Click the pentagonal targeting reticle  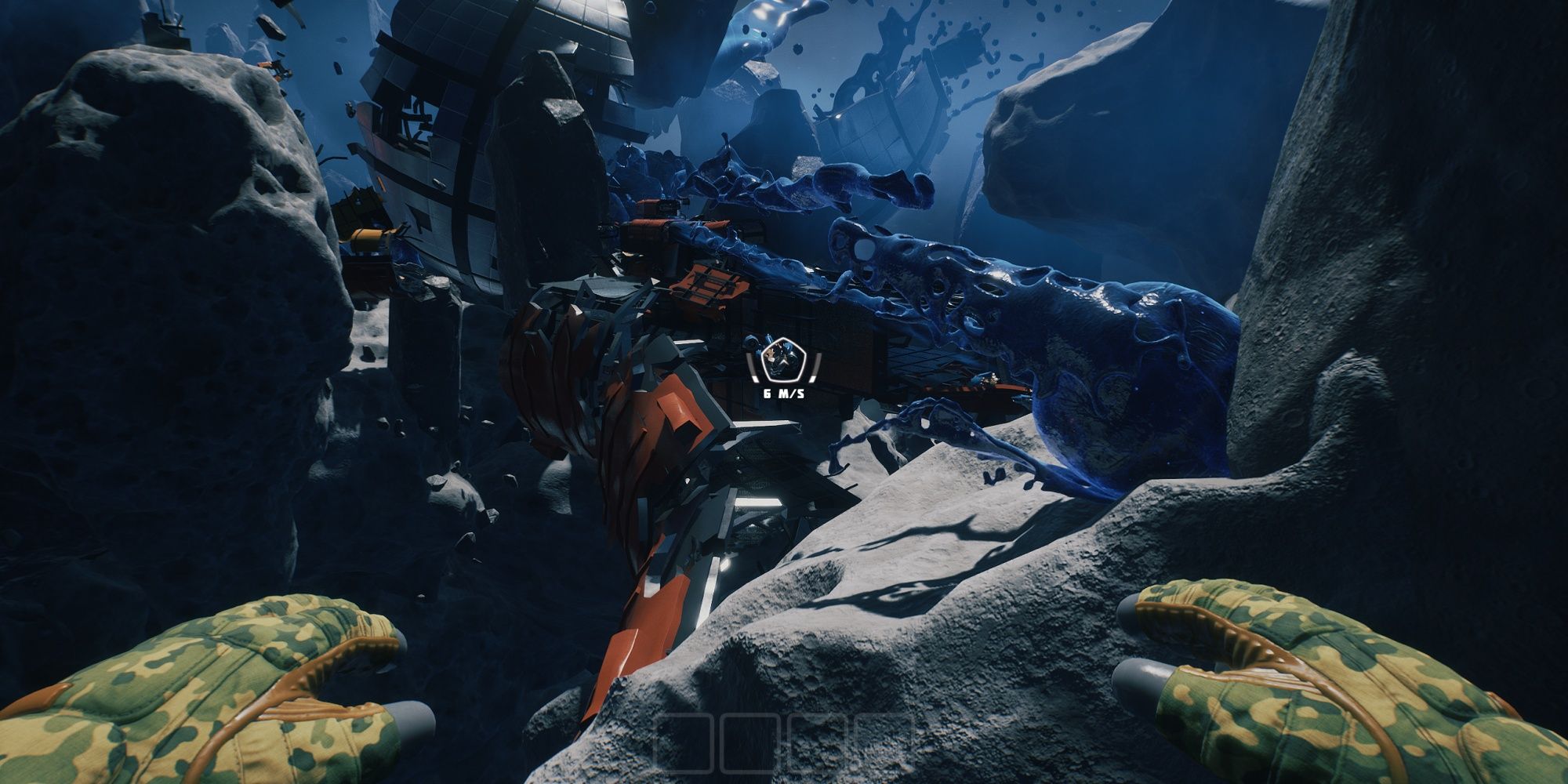[782, 361]
